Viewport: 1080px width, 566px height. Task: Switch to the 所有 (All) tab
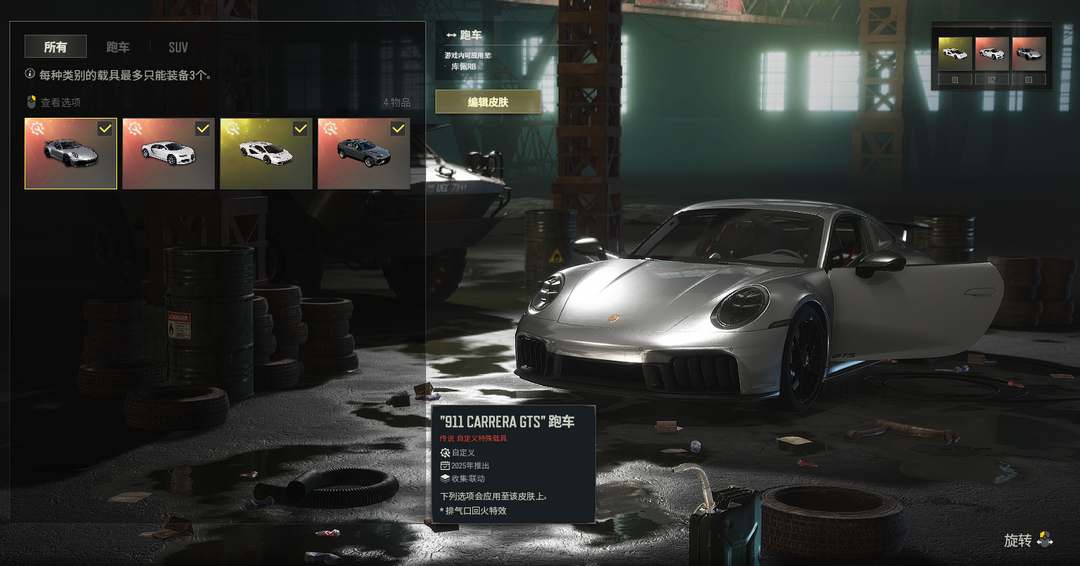tap(56, 47)
